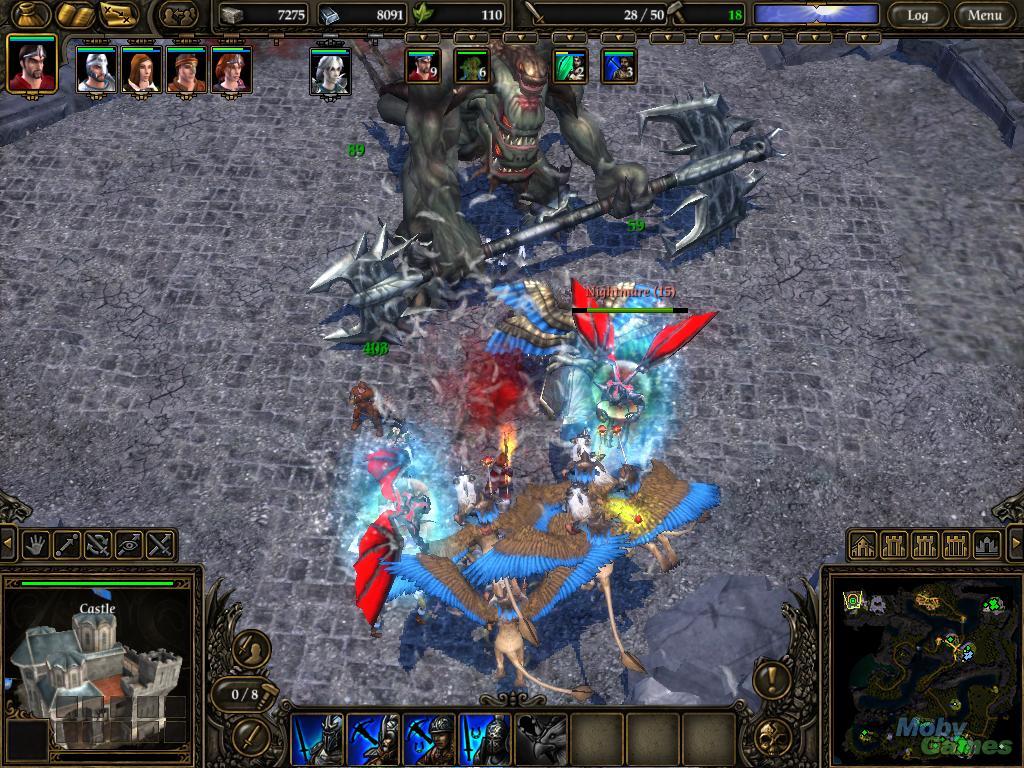1024x768 pixels.
Task: Select the green-skinned unit group numbered 6
Action: coord(471,67)
